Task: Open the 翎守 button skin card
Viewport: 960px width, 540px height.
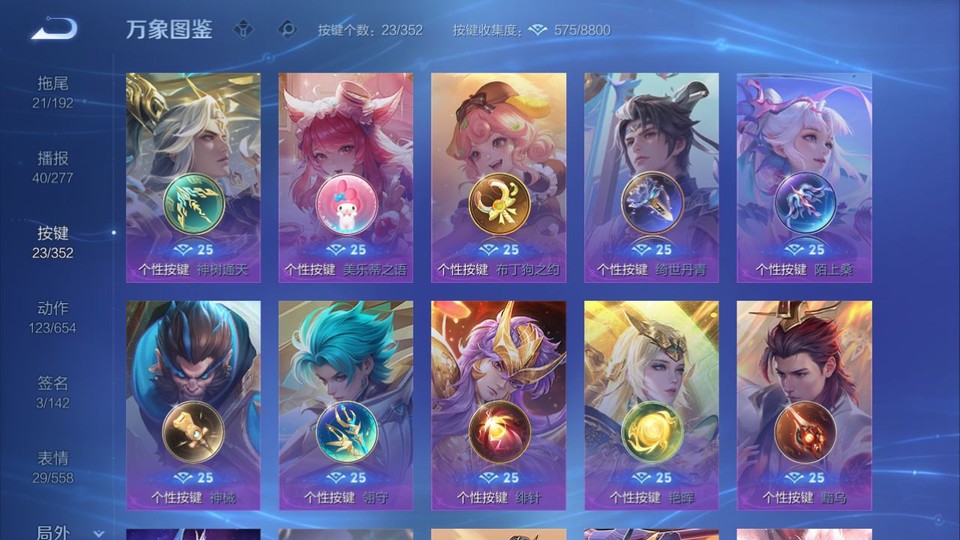Action: point(346,405)
